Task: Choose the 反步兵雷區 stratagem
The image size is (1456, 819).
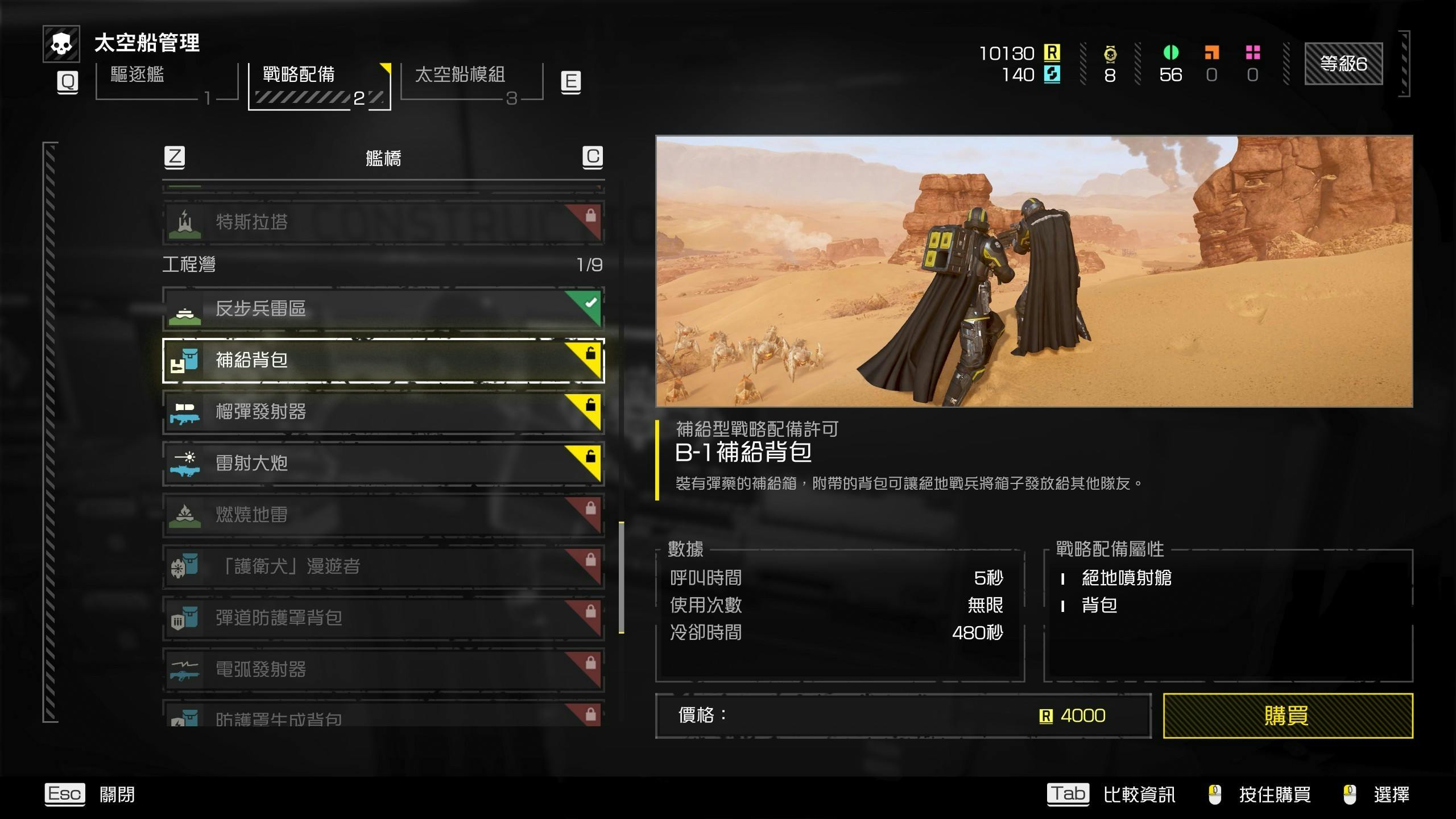Action: 383,309
